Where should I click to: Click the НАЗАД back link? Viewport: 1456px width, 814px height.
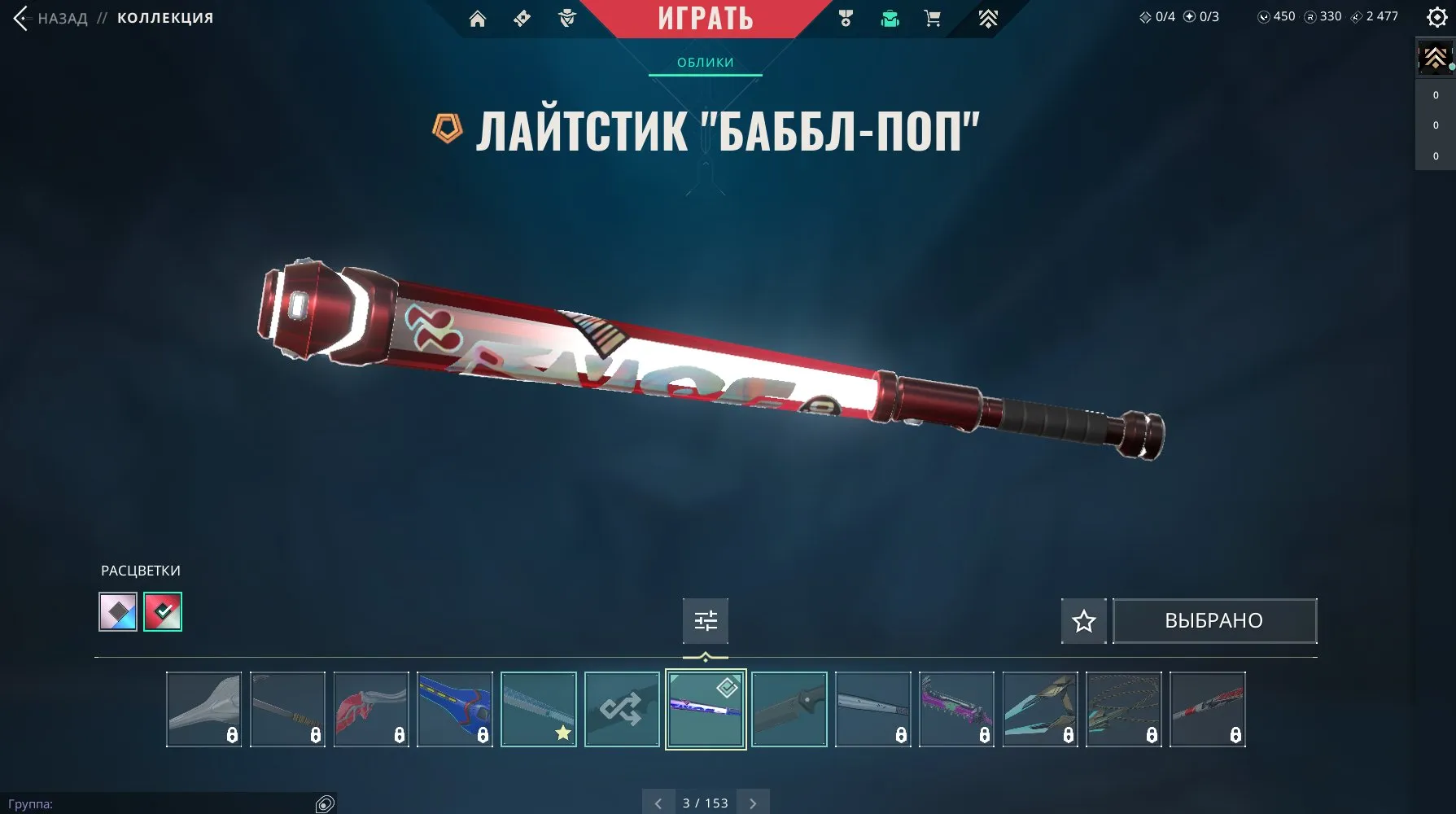pyautogui.click(x=63, y=17)
